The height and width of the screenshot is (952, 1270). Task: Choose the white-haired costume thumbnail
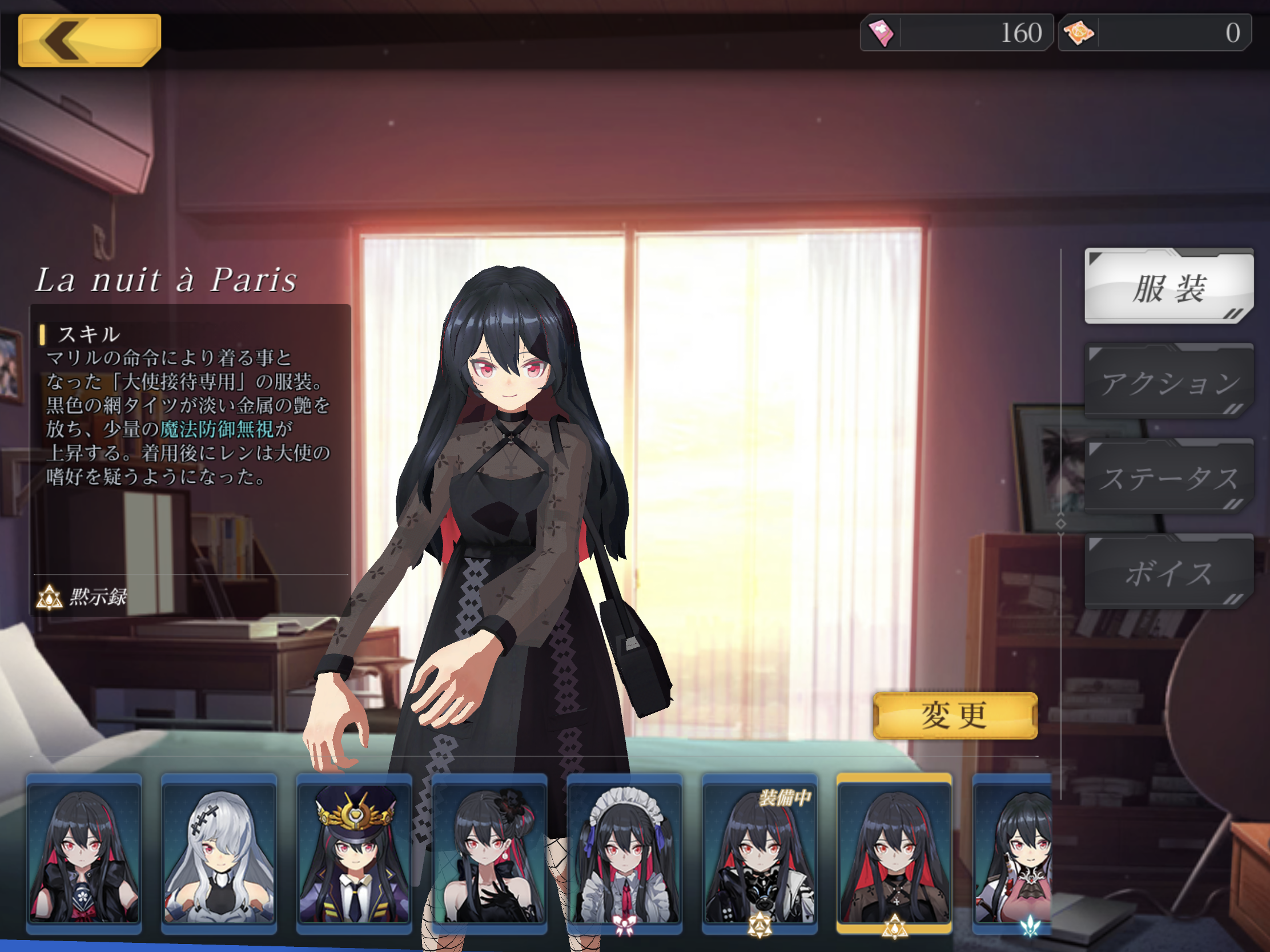219,854
